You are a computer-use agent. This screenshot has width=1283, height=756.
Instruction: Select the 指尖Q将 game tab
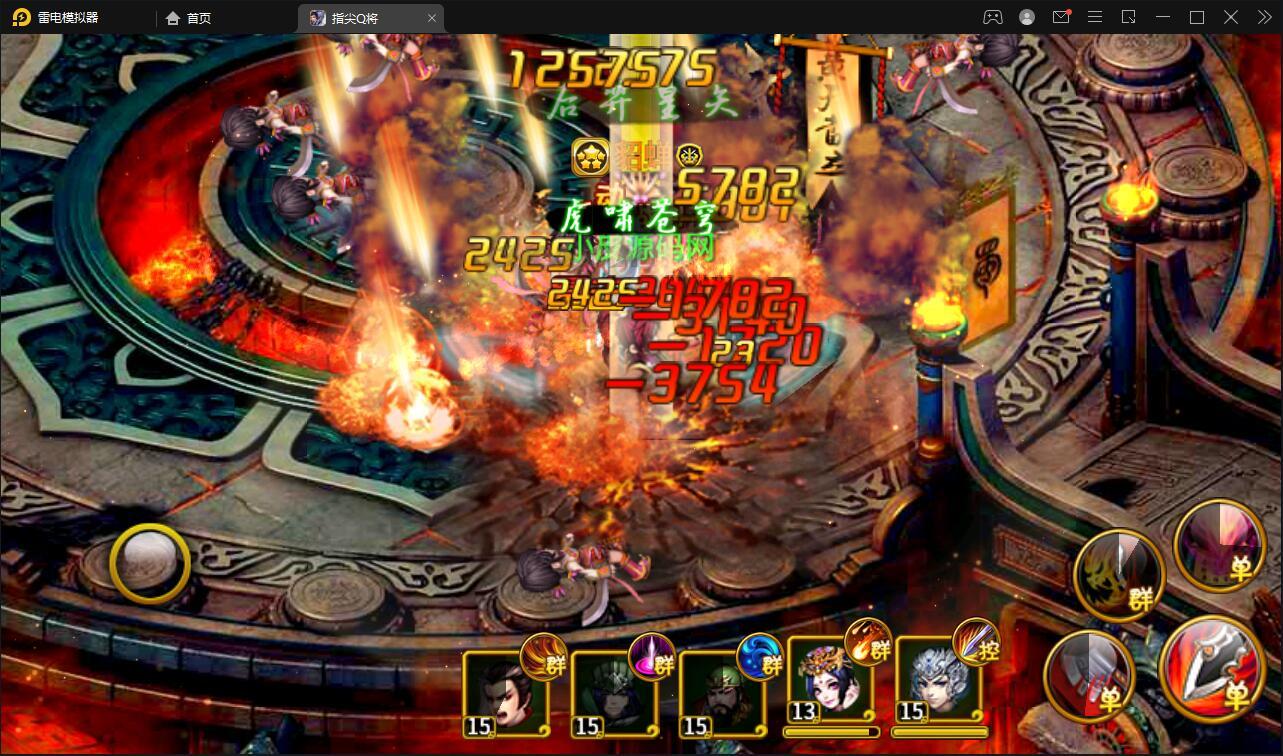coord(360,17)
